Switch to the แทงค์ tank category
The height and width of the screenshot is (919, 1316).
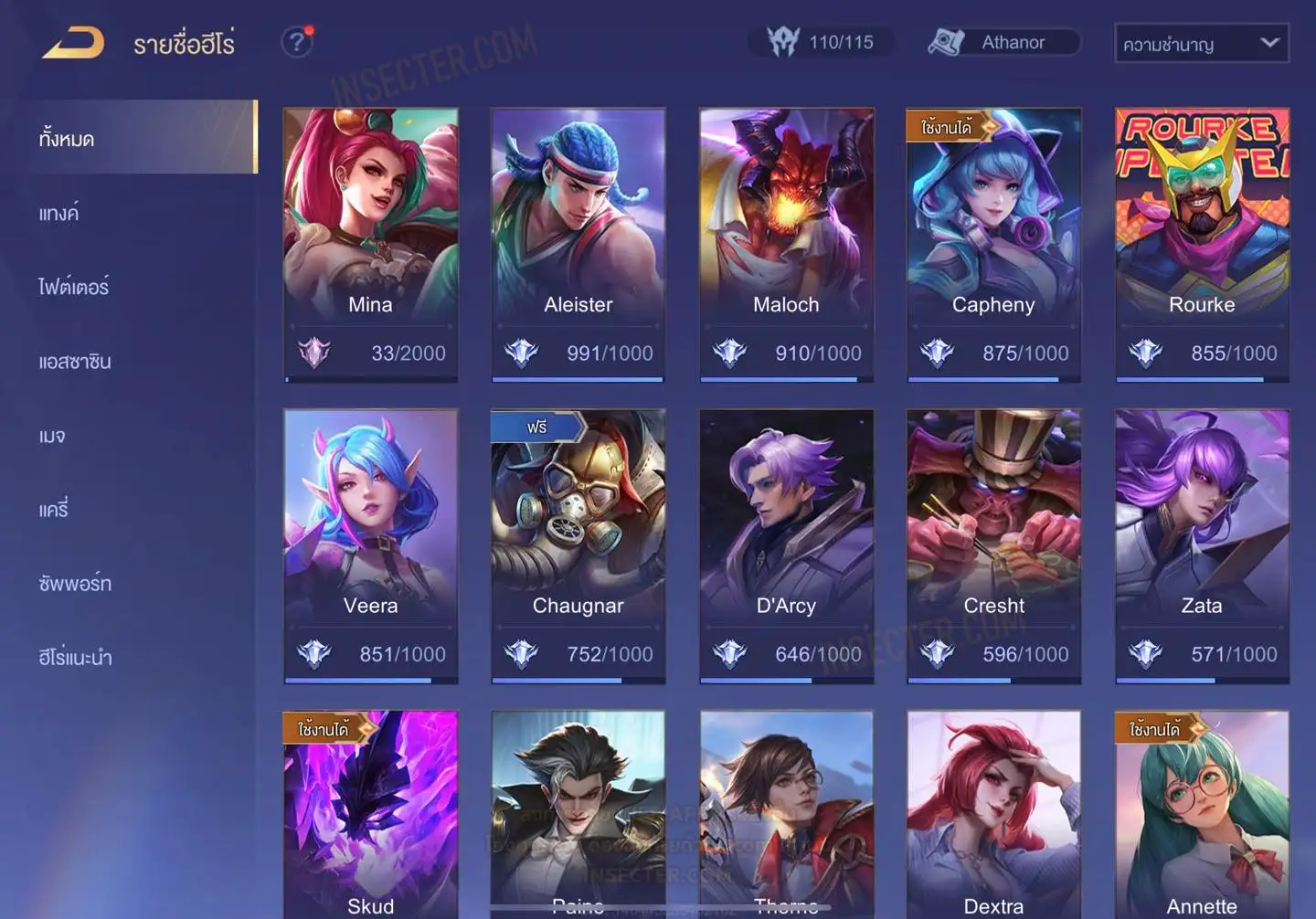coord(60,214)
